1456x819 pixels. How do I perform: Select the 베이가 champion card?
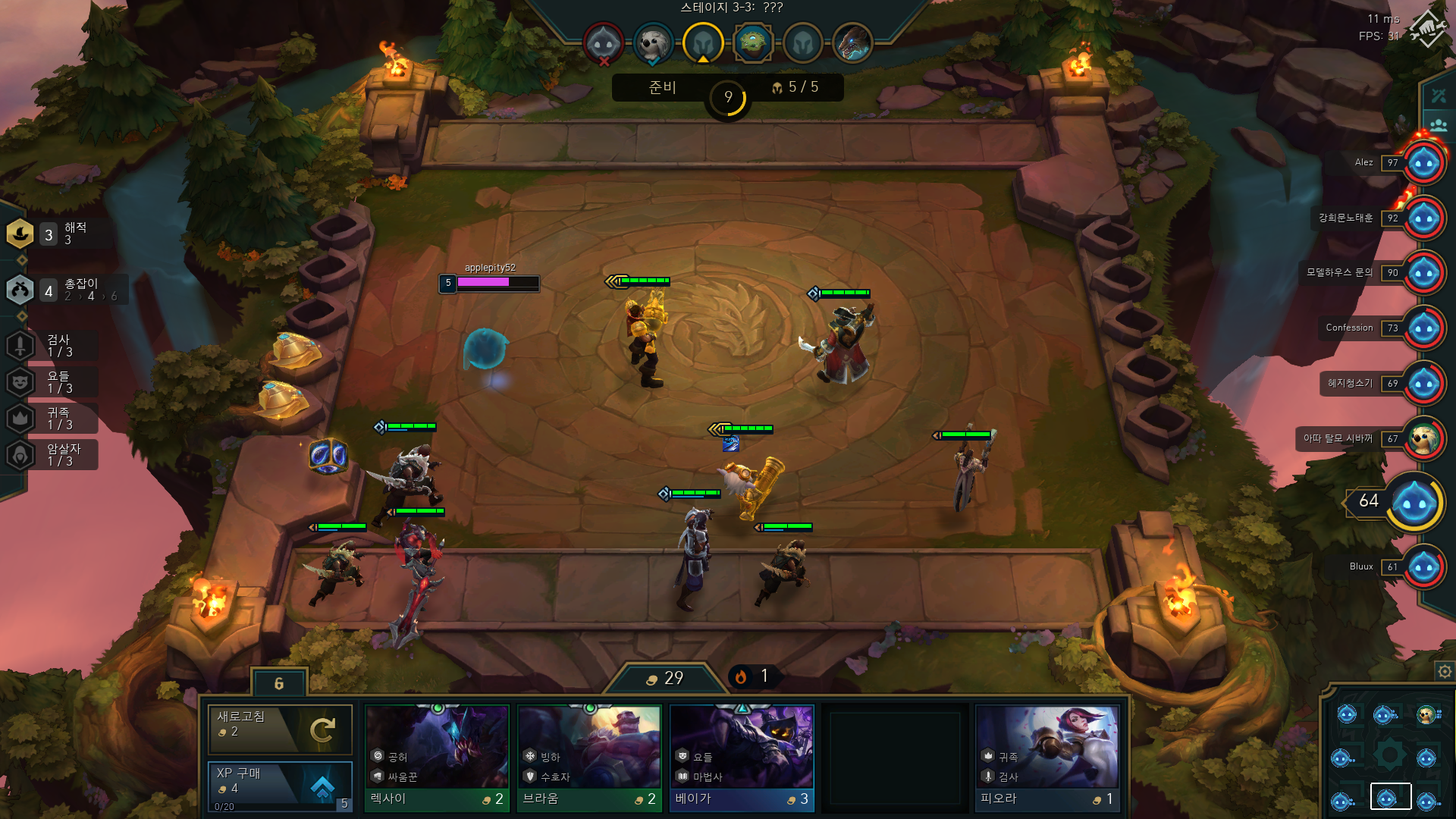tap(742, 758)
